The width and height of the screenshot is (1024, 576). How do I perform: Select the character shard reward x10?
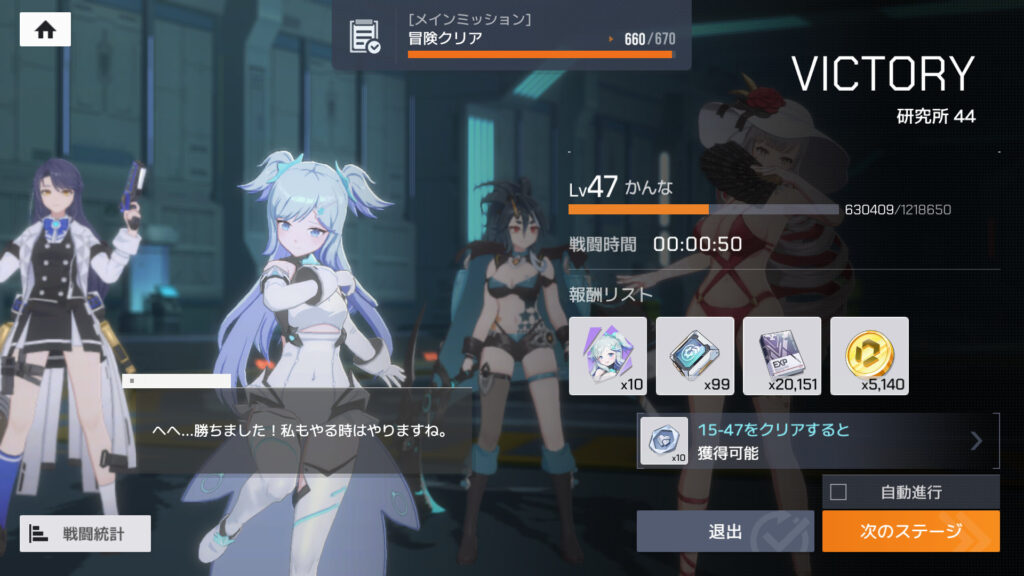click(x=608, y=356)
